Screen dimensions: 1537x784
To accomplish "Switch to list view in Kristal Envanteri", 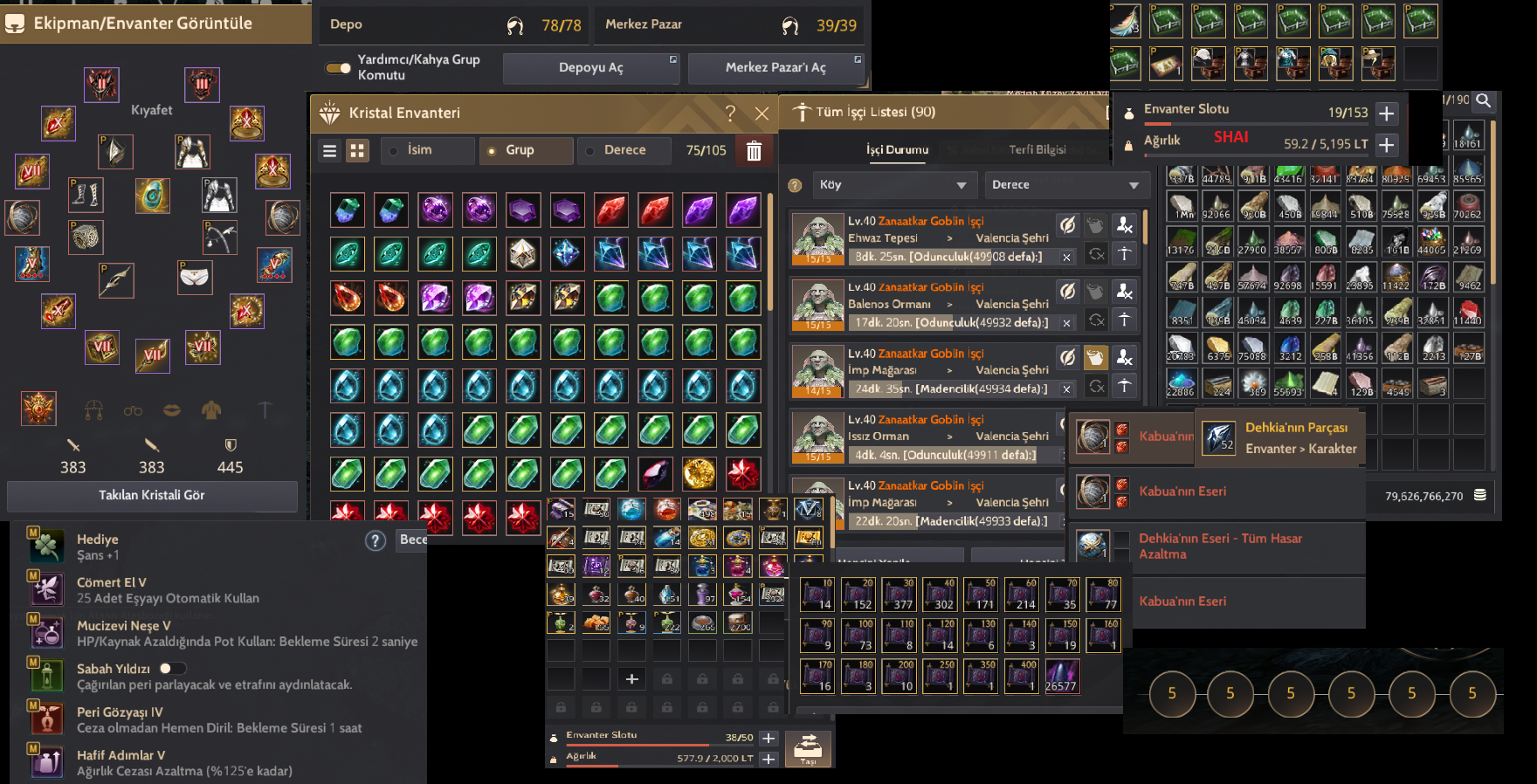I will tap(330, 150).
